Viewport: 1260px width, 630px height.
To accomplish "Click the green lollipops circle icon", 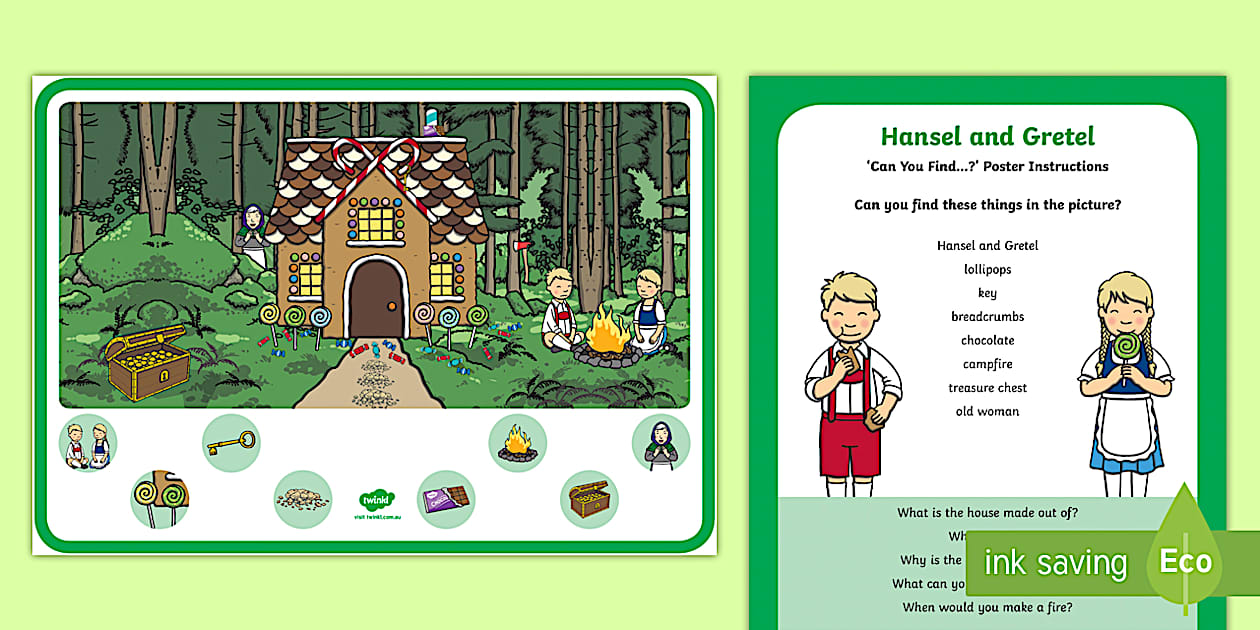I will point(160,499).
